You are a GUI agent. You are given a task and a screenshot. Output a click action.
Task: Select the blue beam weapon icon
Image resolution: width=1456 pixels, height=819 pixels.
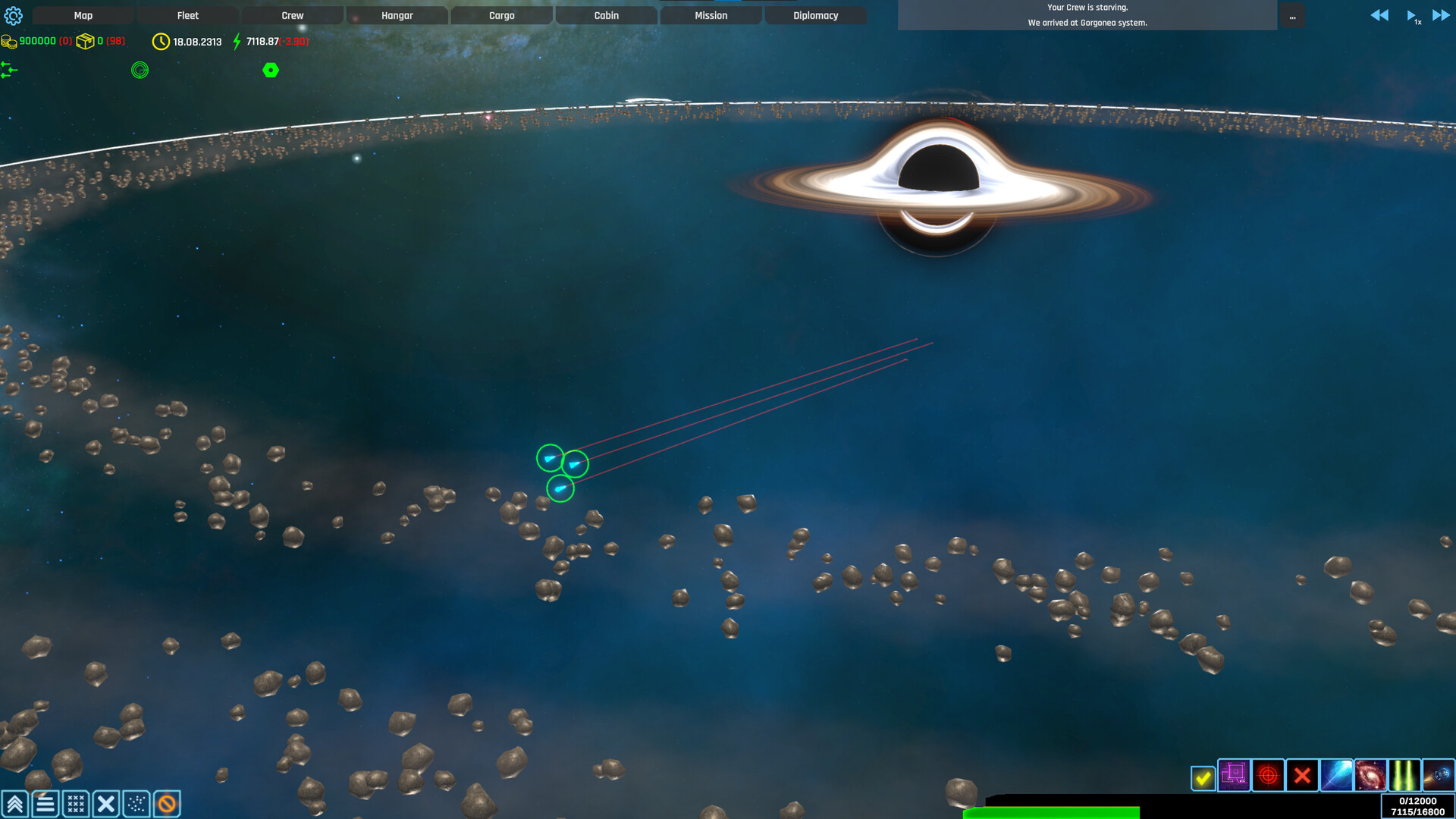[x=1337, y=776]
